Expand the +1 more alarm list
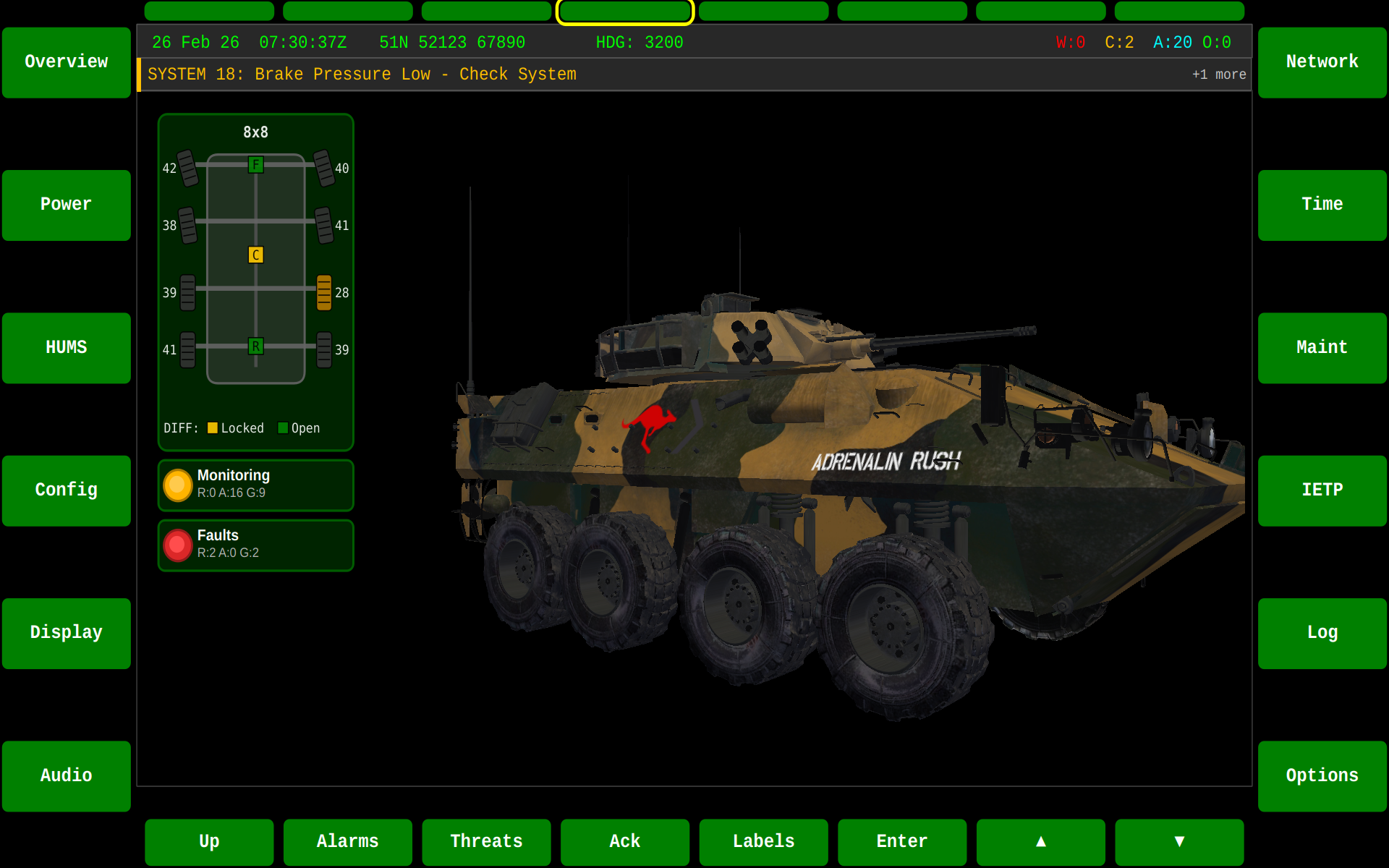This screenshot has width=1389, height=868. click(x=1218, y=74)
